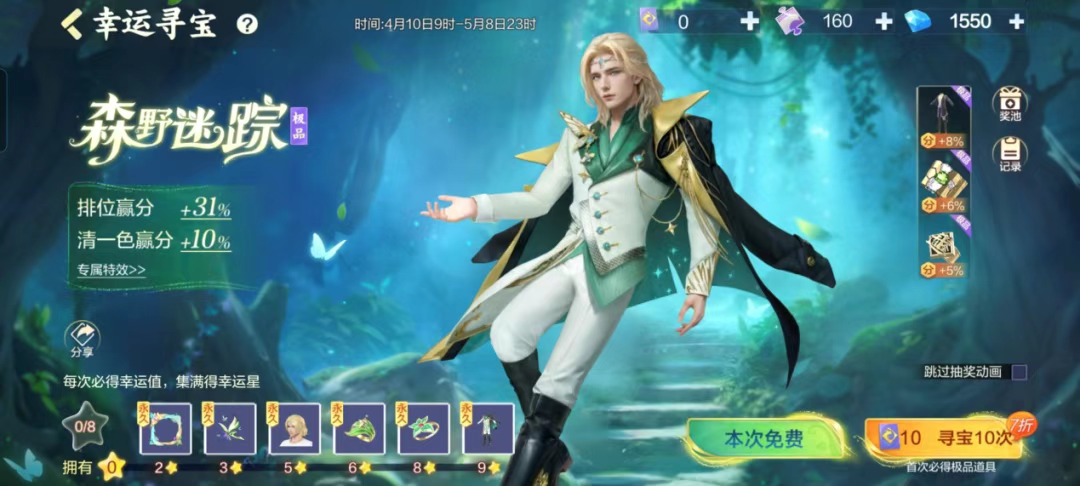Go back from the 幸运寻宝 screen
The height and width of the screenshot is (486, 1080).
click(x=73, y=24)
